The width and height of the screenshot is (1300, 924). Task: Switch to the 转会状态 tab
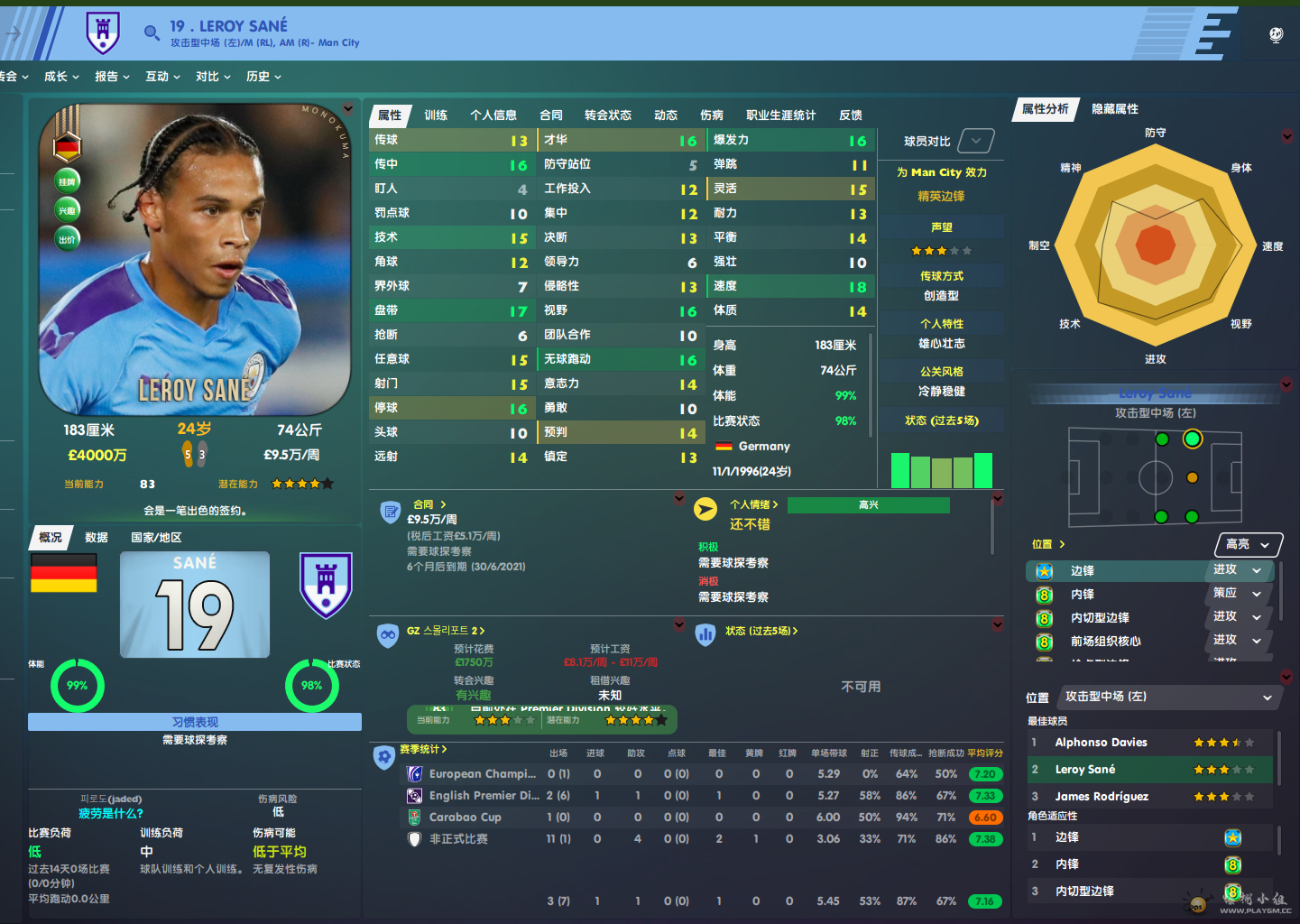click(x=607, y=115)
